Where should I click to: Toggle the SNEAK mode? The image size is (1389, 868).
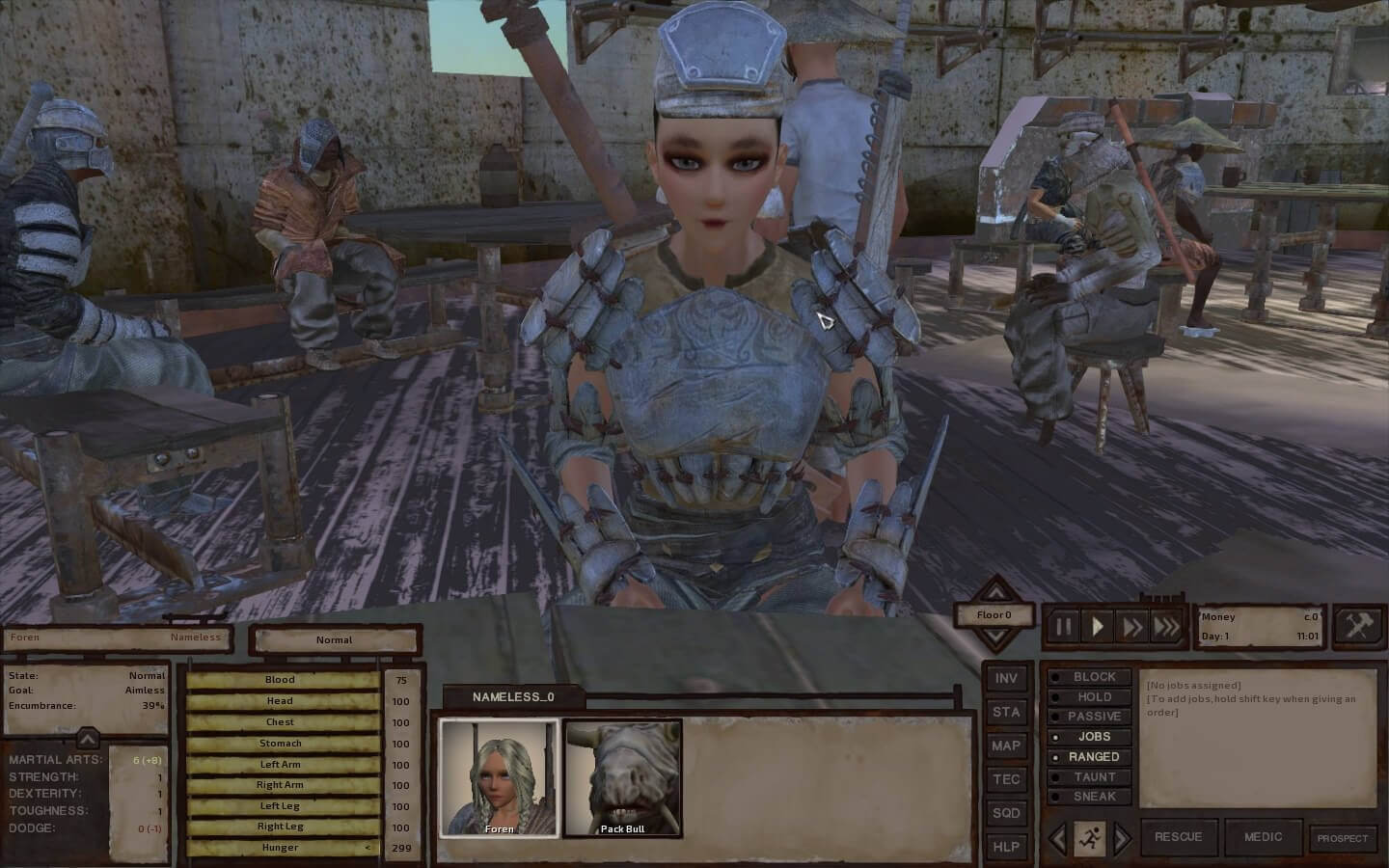click(x=1089, y=797)
